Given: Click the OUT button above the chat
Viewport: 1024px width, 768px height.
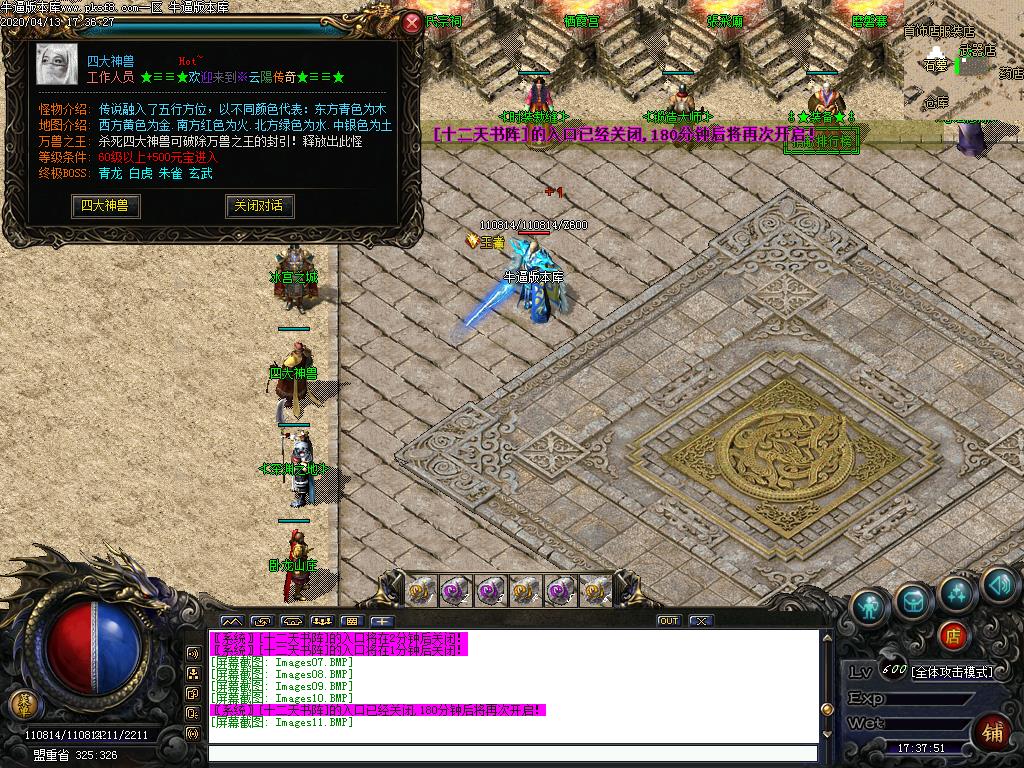Looking at the screenshot, I should [668, 621].
